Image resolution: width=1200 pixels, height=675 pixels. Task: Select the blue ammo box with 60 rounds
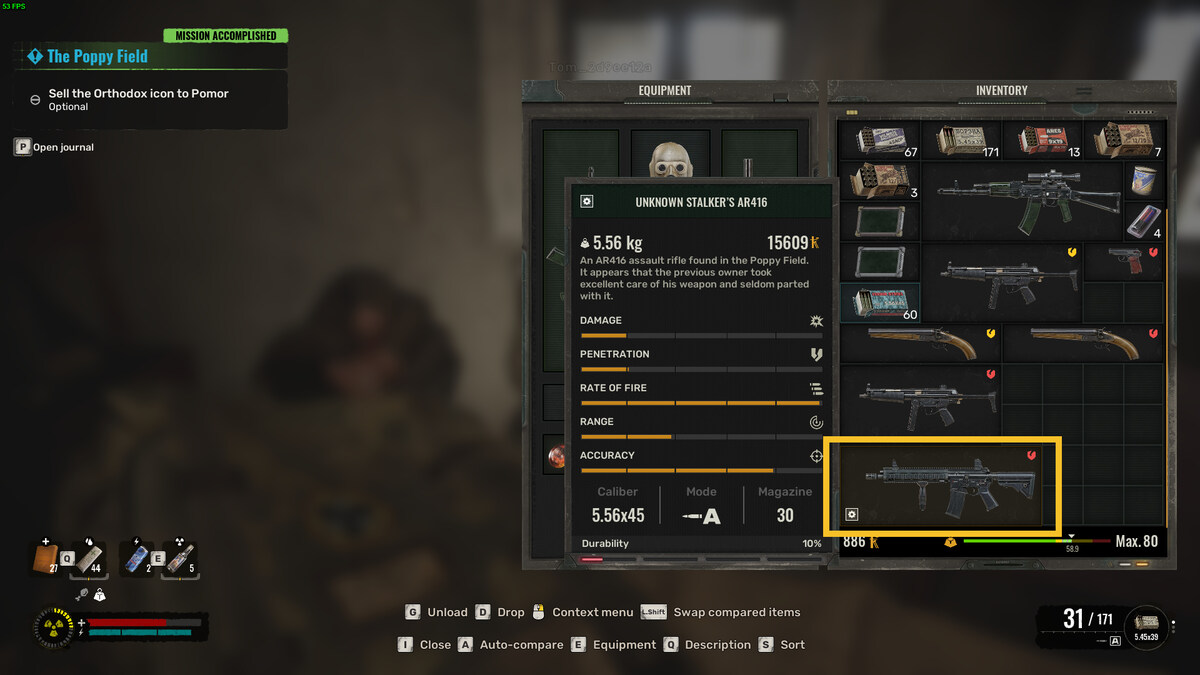coord(880,302)
